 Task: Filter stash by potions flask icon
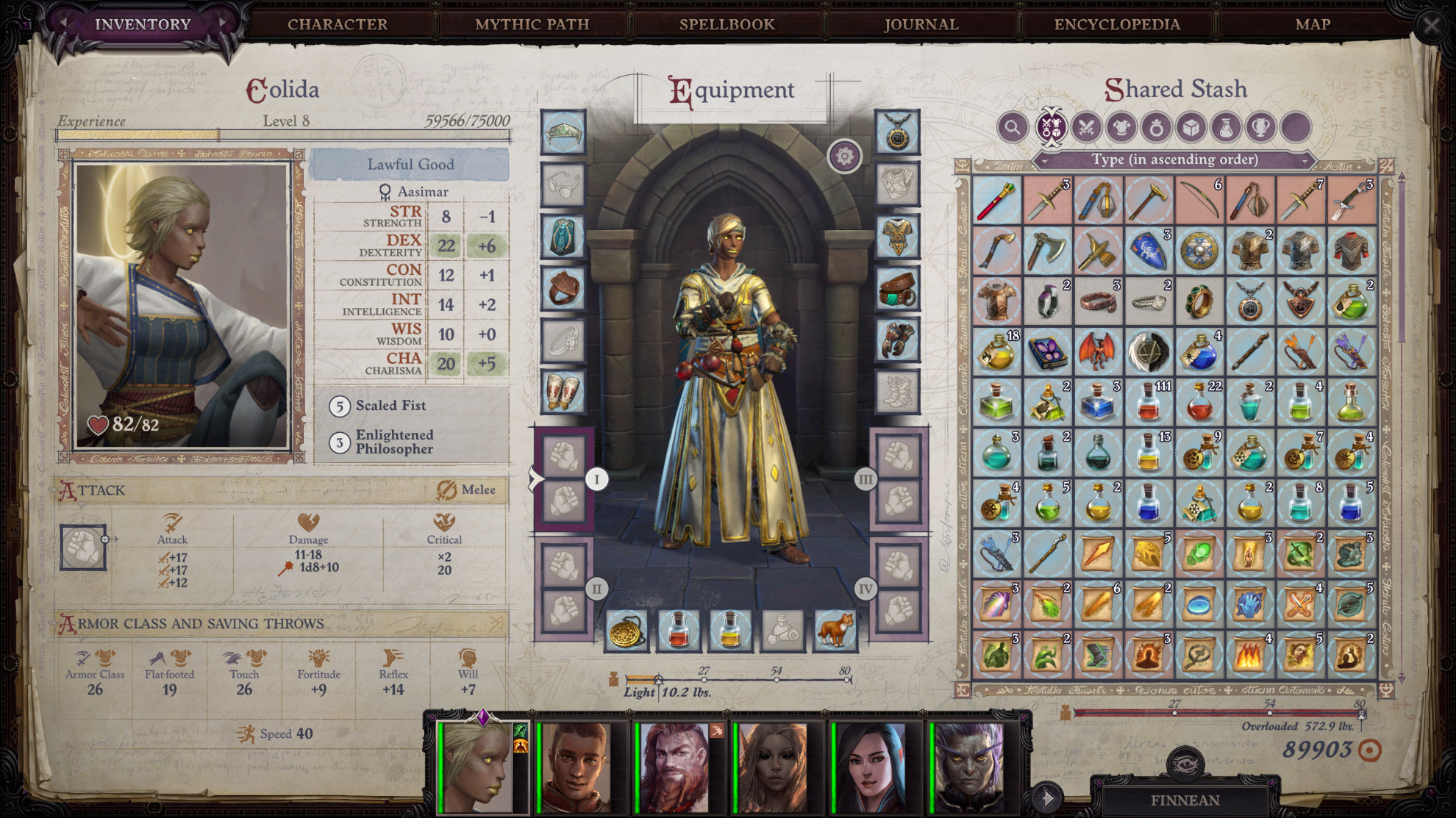(x=1226, y=128)
